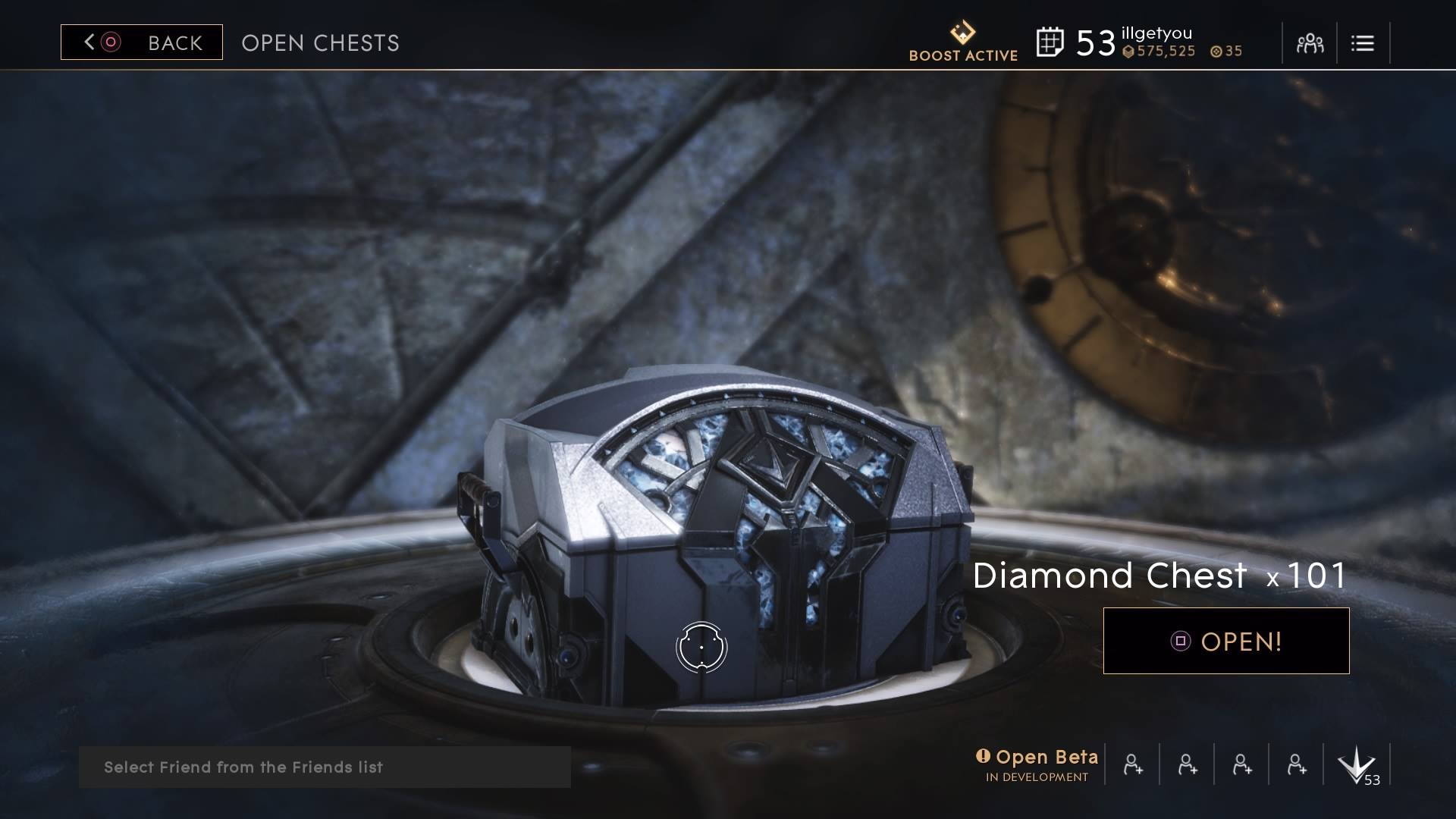Click the BACK button

pos(142,42)
